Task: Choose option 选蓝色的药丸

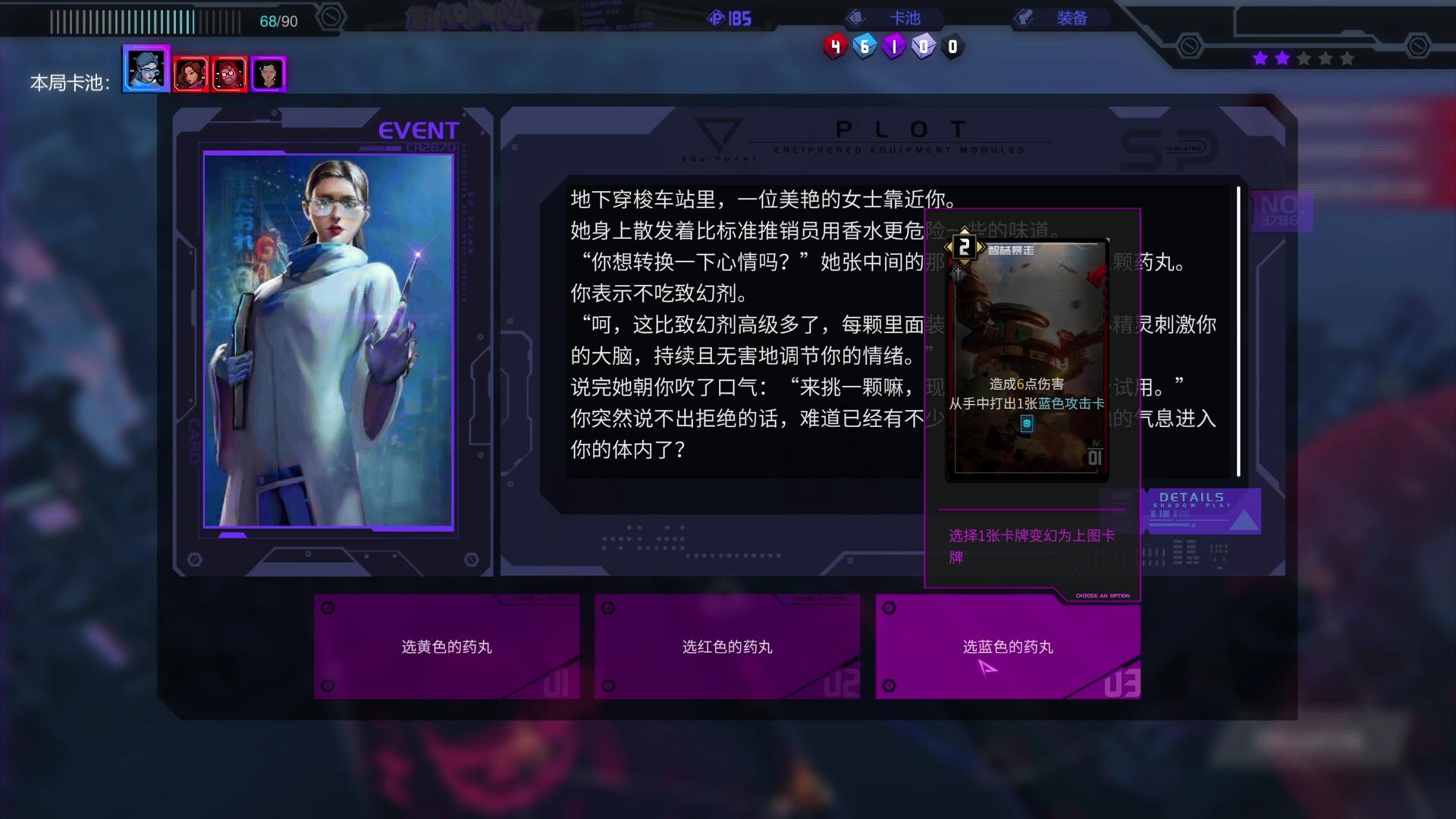Action: pos(1007,647)
